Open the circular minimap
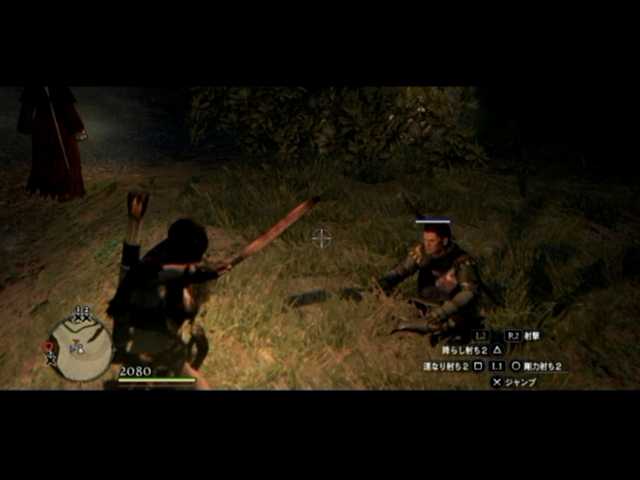640x480 pixels. click(x=81, y=346)
